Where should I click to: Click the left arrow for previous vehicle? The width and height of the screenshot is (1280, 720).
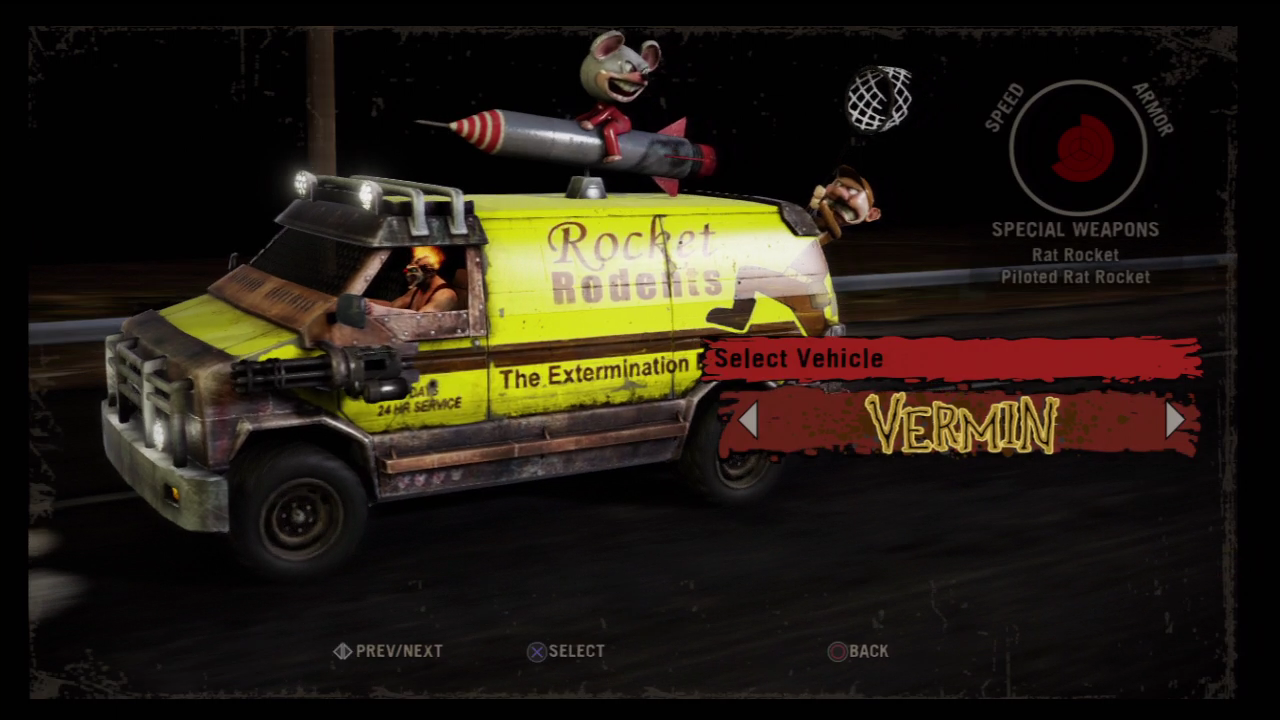pyautogui.click(x=748, y=420)
